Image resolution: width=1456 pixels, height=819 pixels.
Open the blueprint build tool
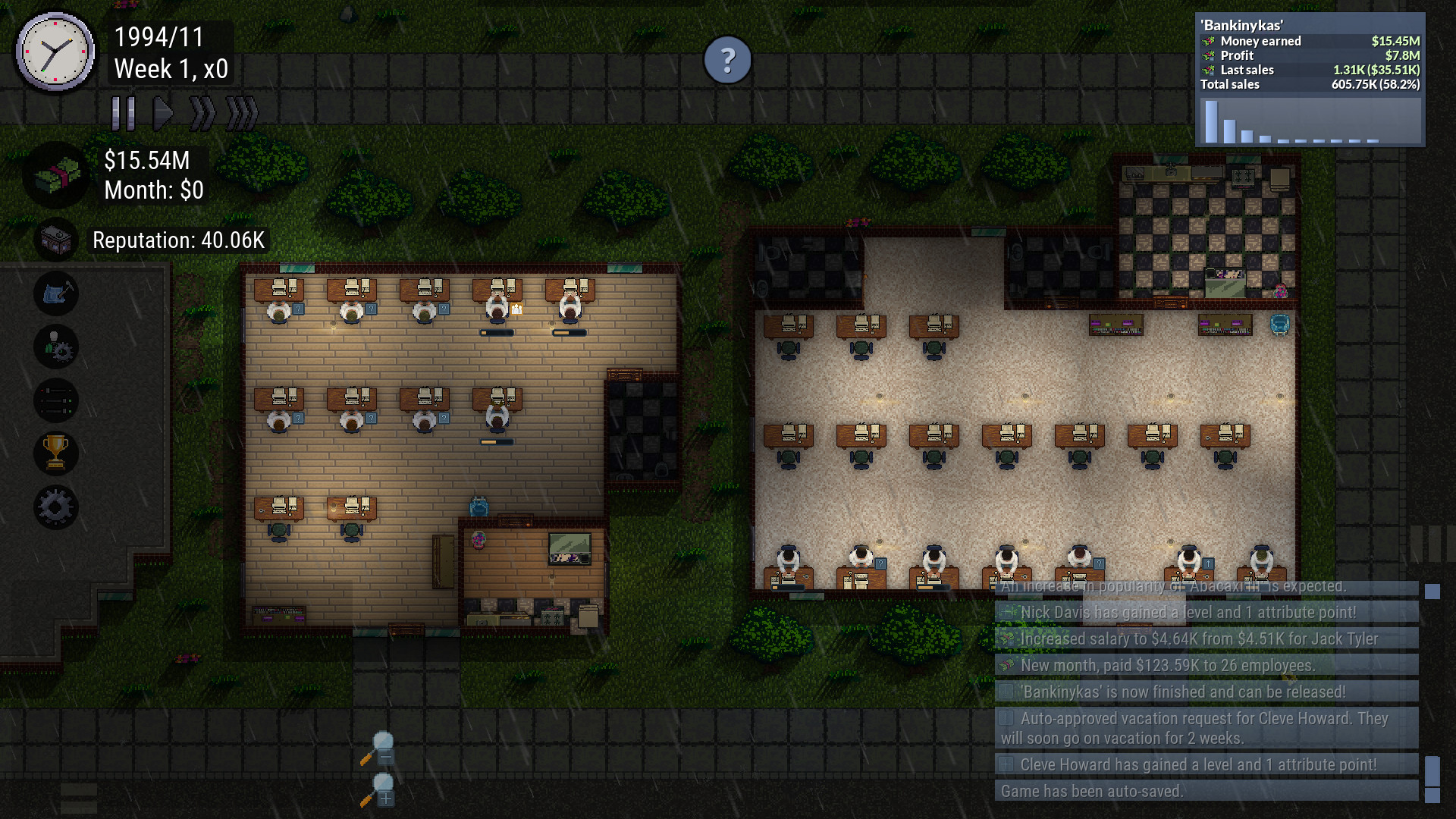[x=57, y=293]
